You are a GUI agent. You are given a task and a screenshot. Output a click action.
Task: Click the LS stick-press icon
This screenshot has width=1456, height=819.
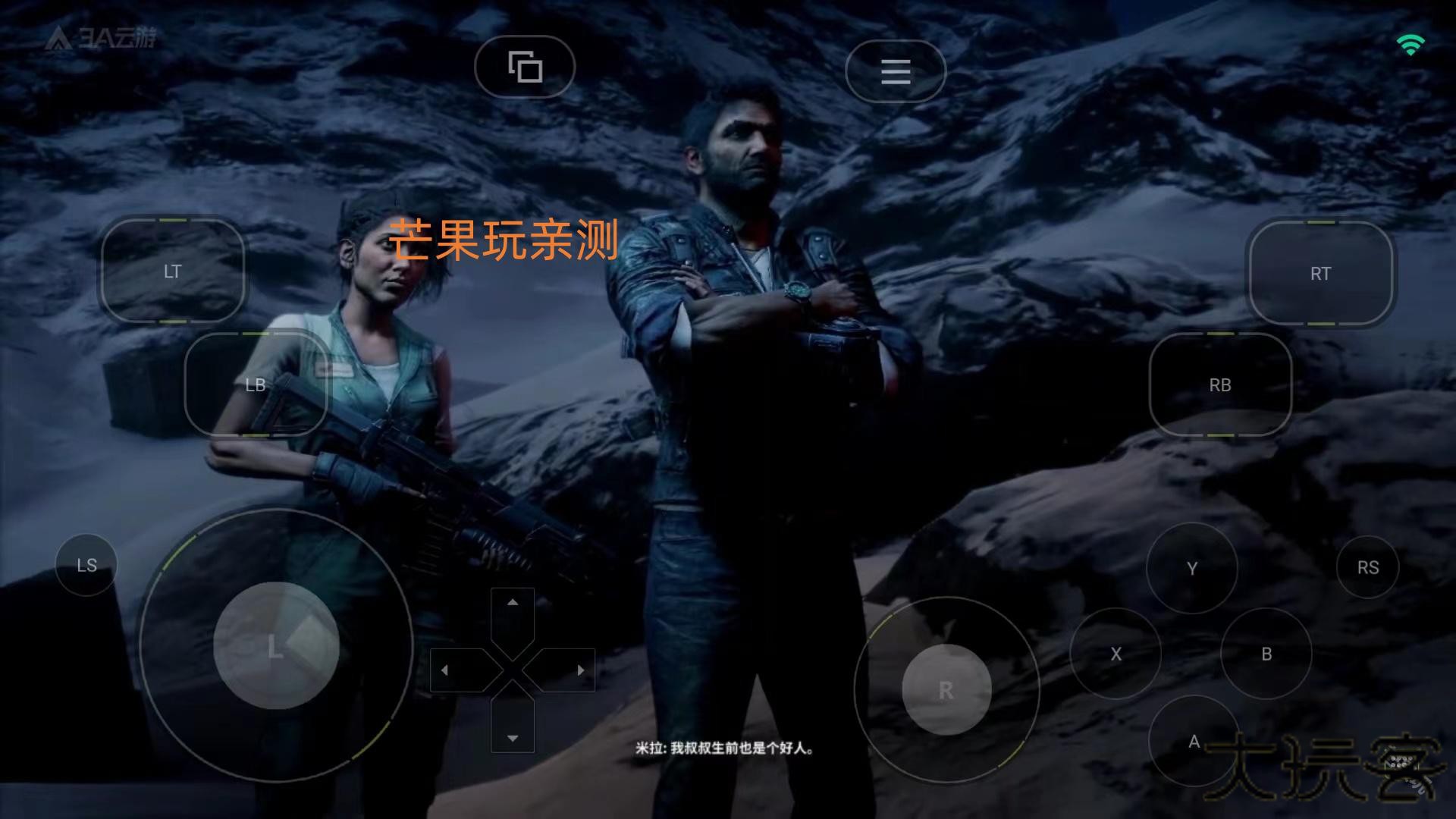[86, 564]
